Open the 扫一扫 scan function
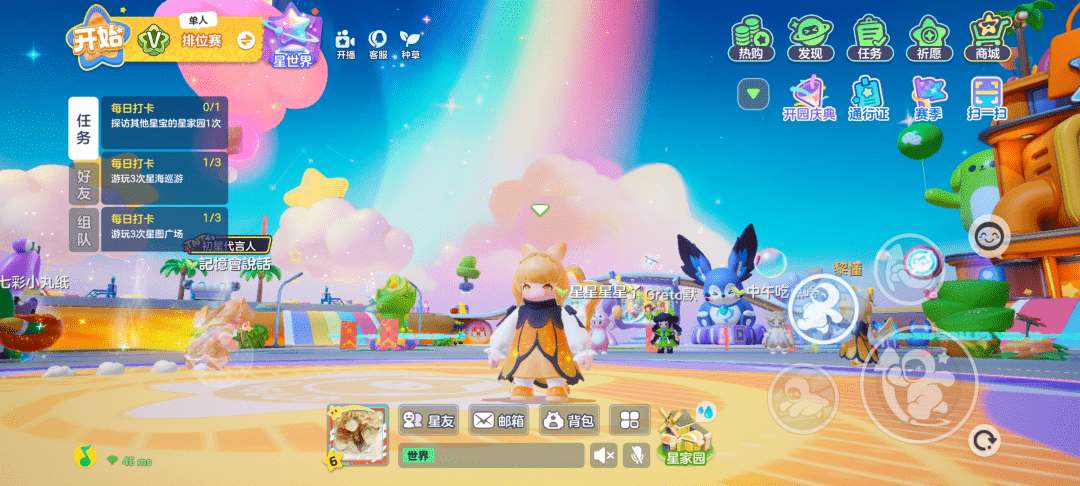Viewport: 1080px width, 486px height. click(x=987, y=99)
